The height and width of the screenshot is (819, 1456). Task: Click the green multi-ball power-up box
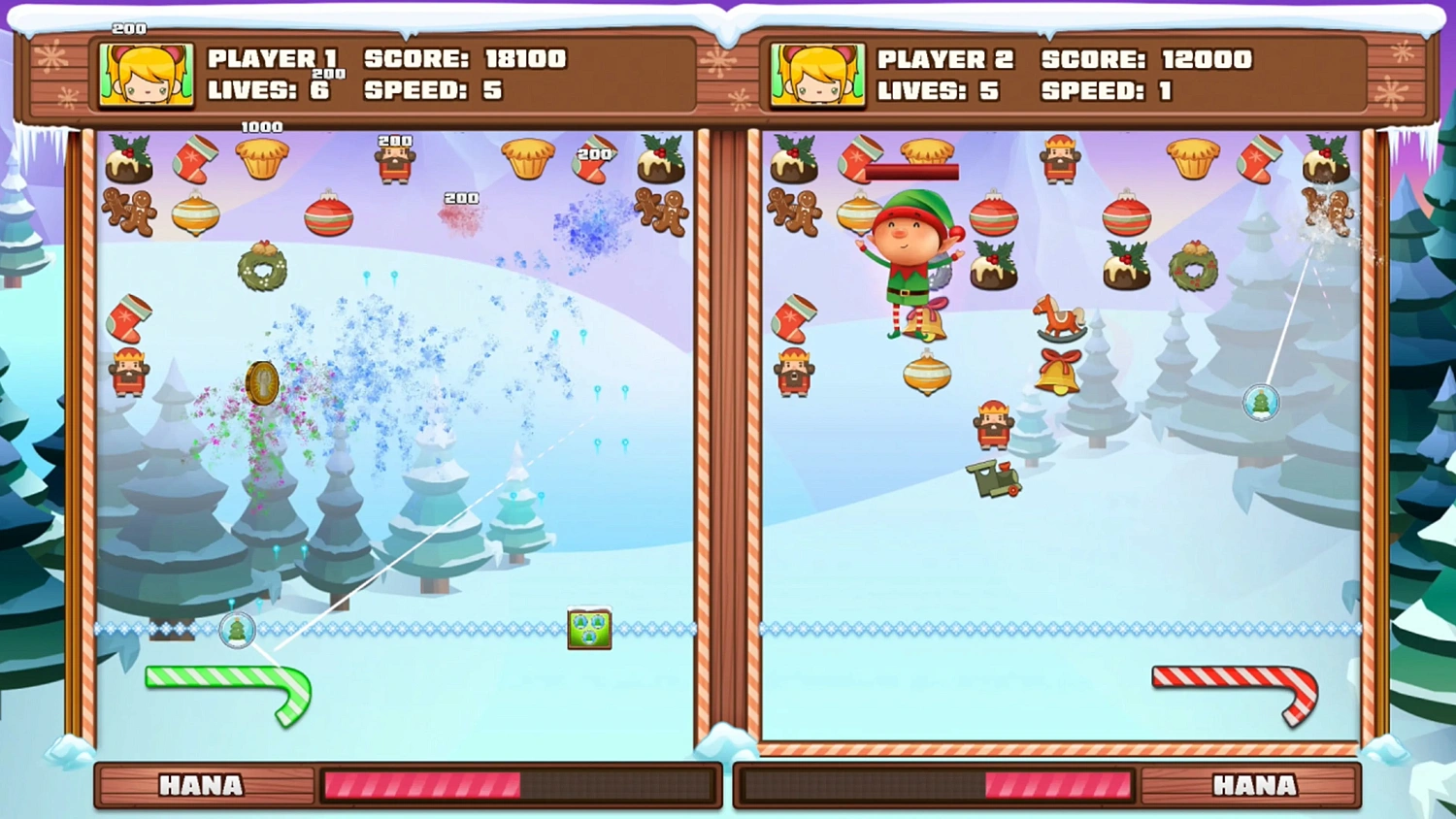589,626
